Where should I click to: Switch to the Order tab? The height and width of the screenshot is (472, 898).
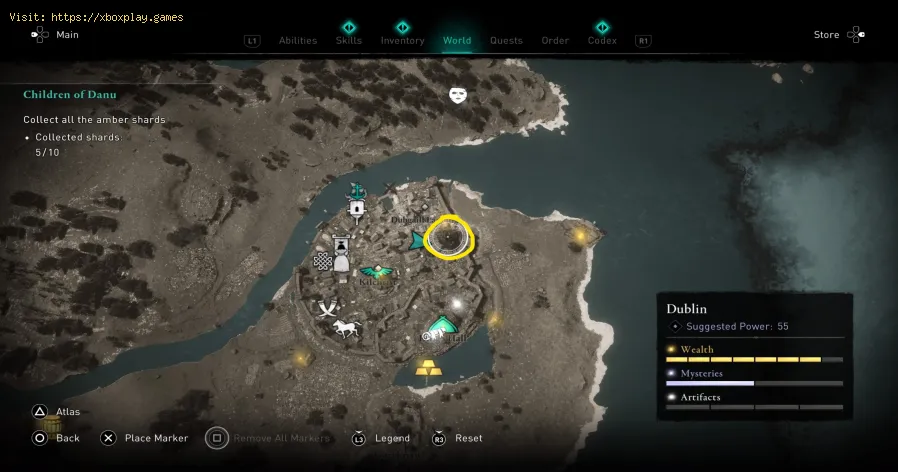555,41
